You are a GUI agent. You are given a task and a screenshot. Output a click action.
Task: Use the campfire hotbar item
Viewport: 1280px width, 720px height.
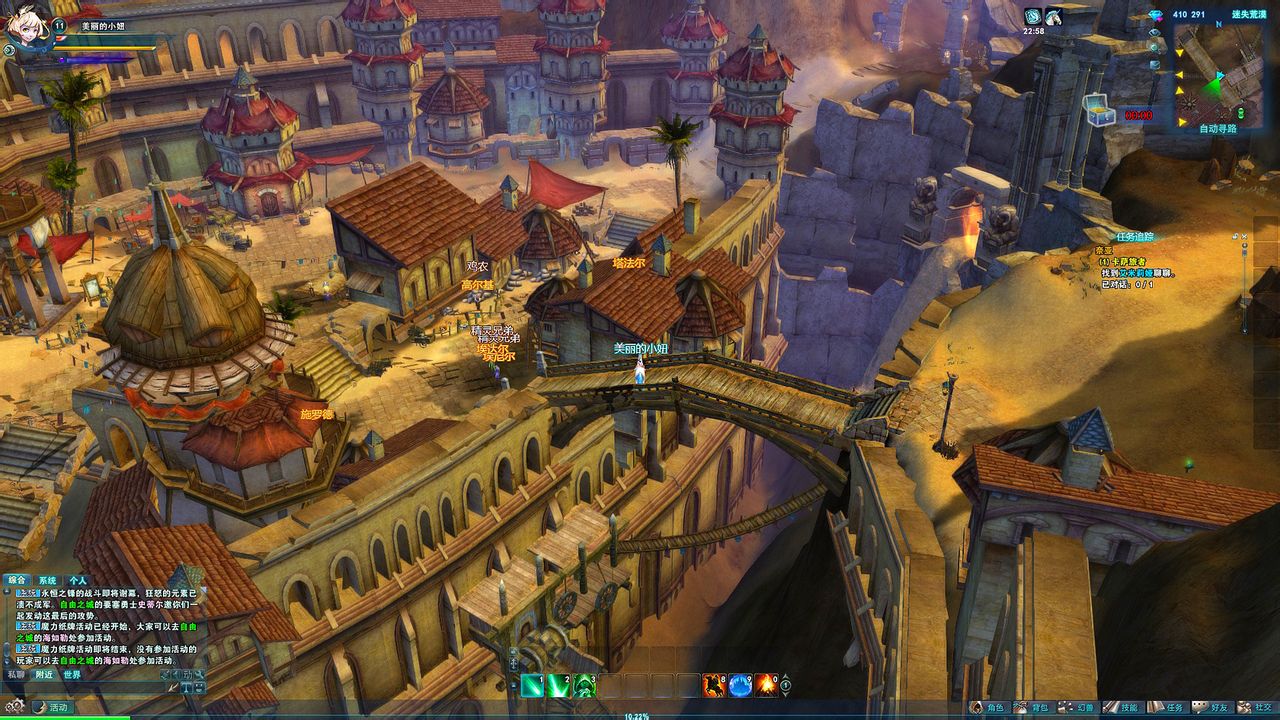pos(766,685)
